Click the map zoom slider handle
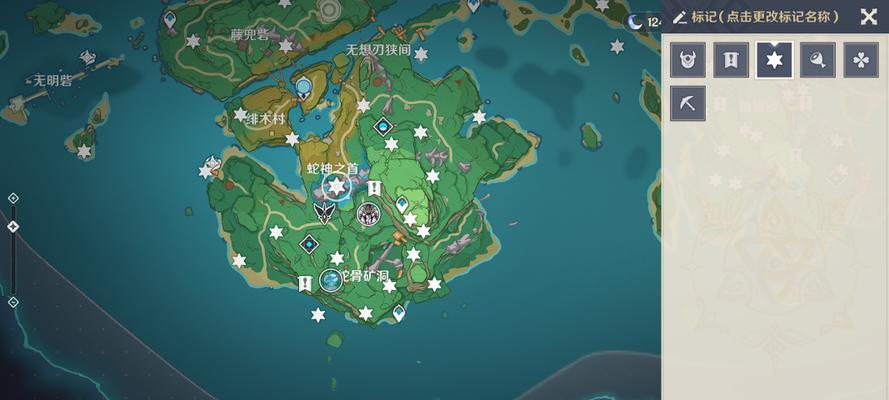The width and height of the screenshot is (889, 400). [13, 227]
